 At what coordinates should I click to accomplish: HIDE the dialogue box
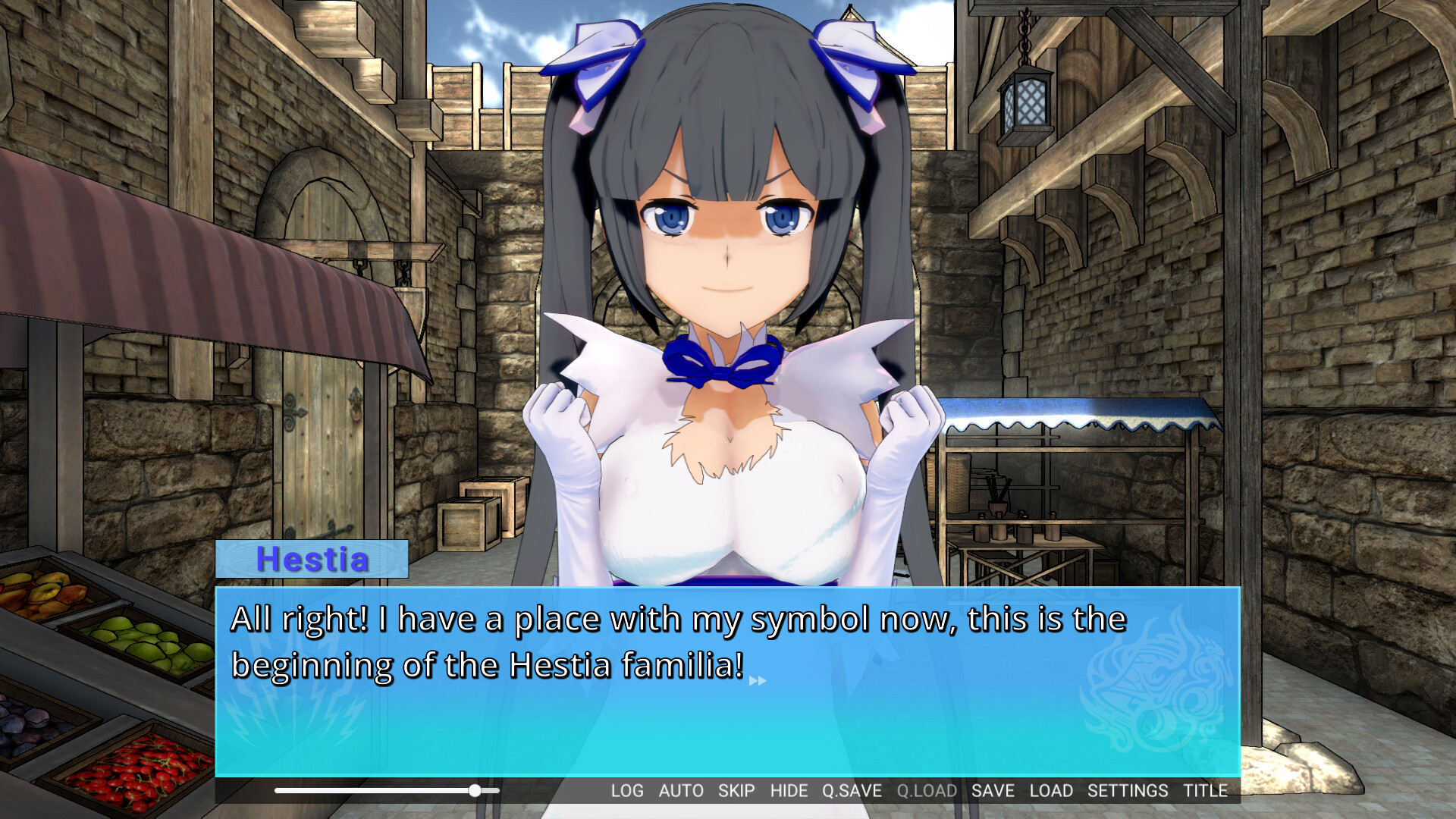tap(789, 790)
